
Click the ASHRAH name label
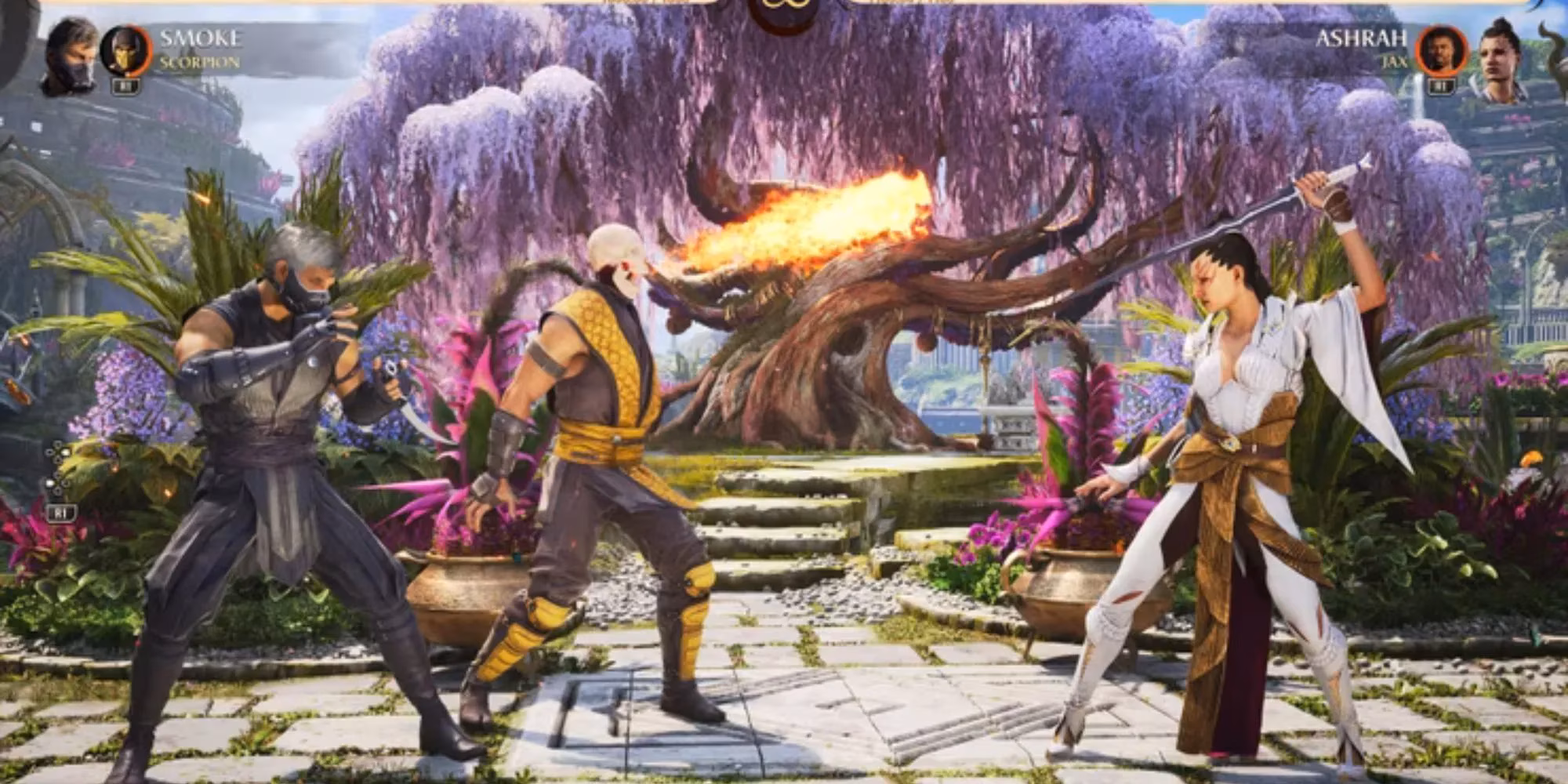point(1362,38)
